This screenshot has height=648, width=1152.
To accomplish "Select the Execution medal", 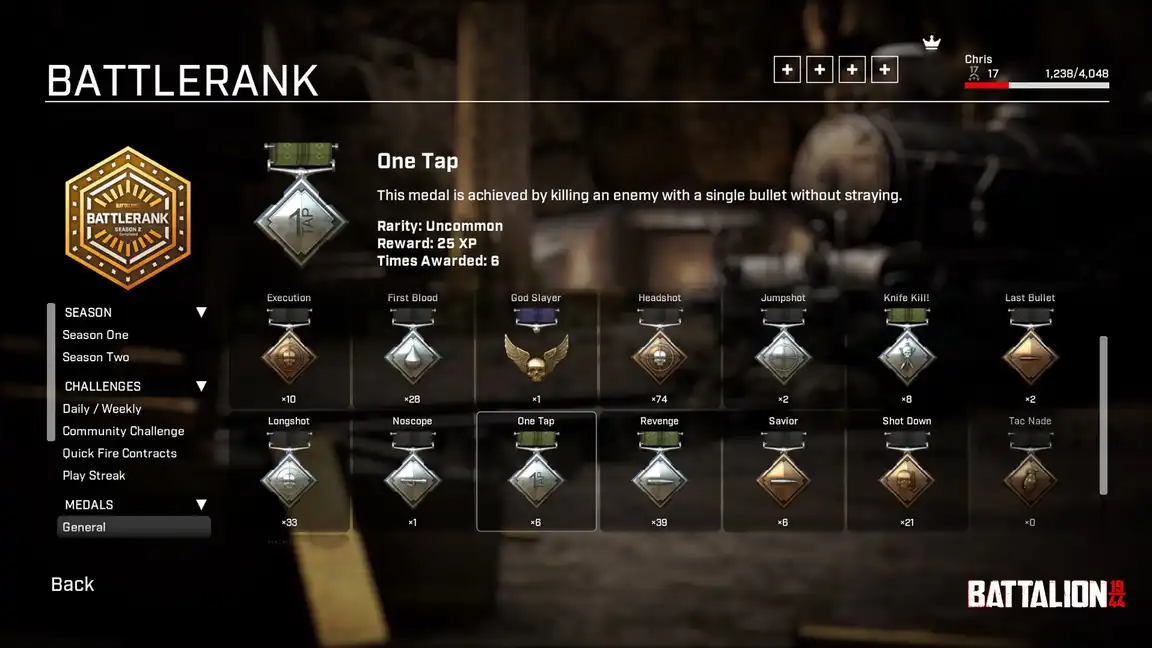I will click(289, 350).
